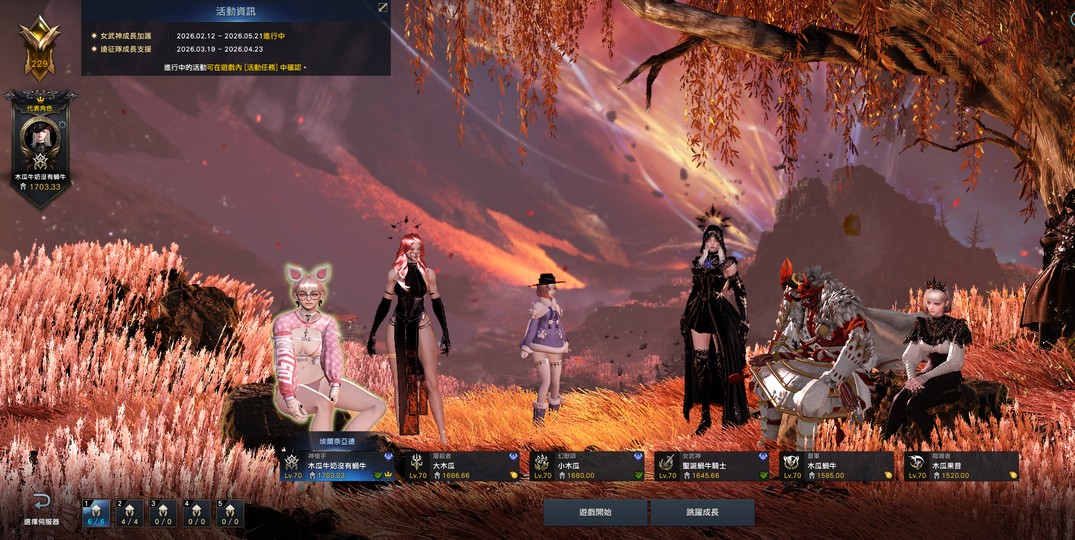Click the 遊戲開始 start game button
The height and width of the screenshot is (540, 1075).
595,513
